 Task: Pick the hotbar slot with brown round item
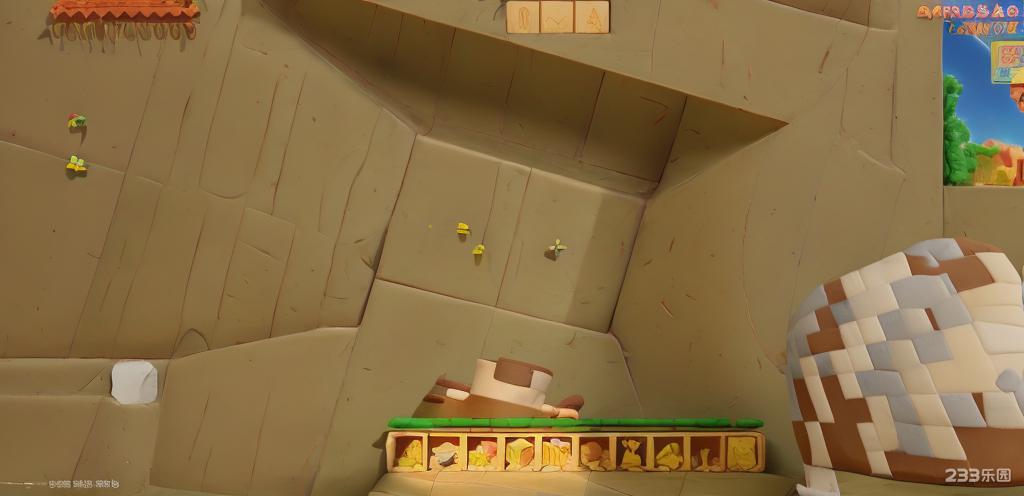[594, 453]
